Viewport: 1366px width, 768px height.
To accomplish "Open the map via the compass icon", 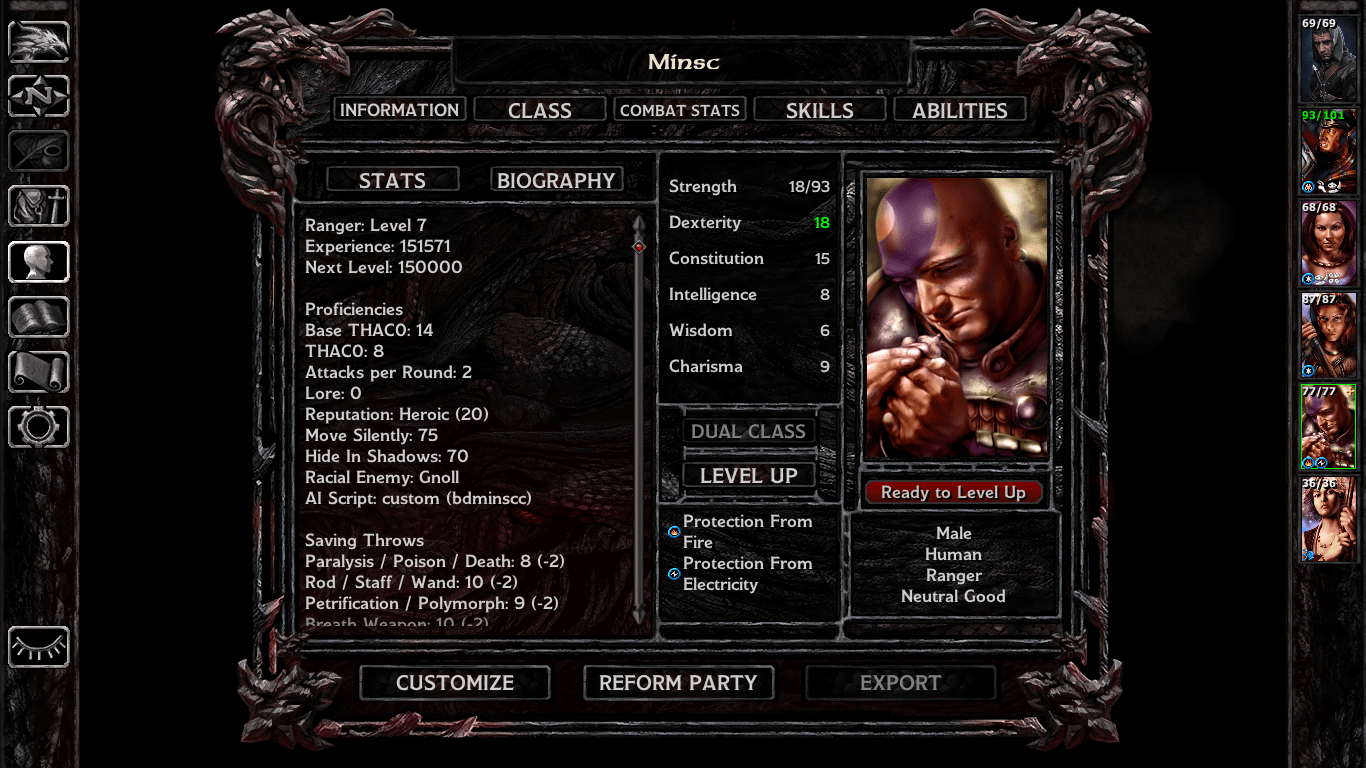I will click(38, 96).
